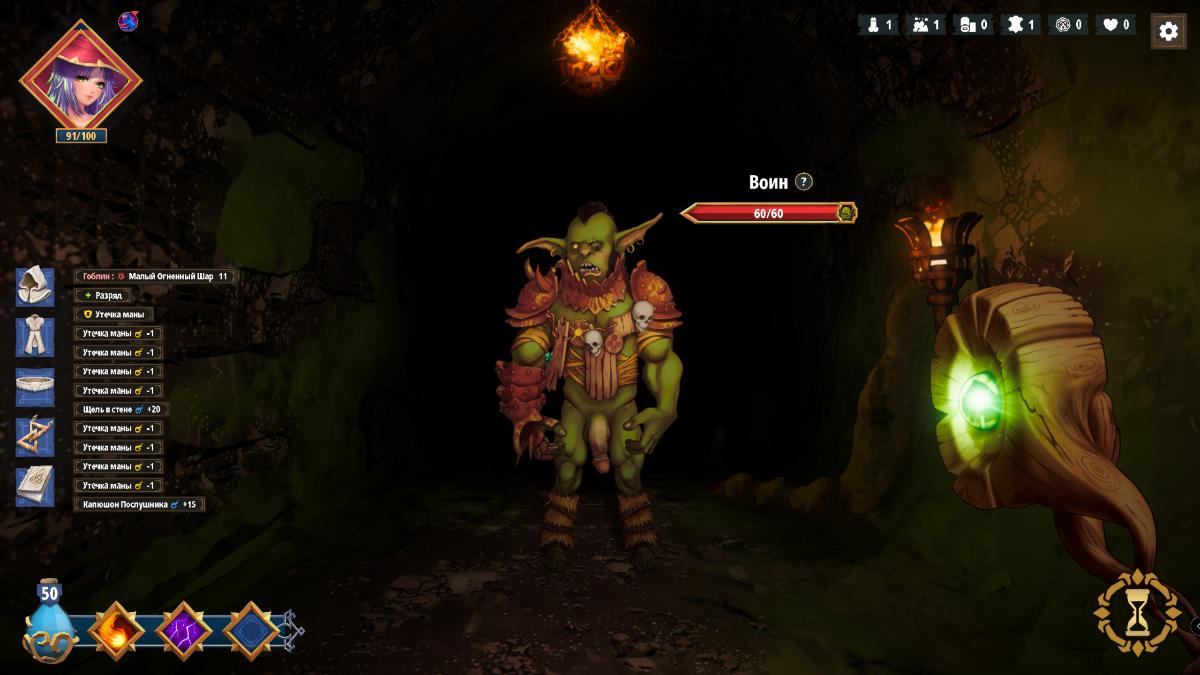Select the spellbook equipment slot
This screenshot has width=1200, height=675.
(x=35, y=487)
